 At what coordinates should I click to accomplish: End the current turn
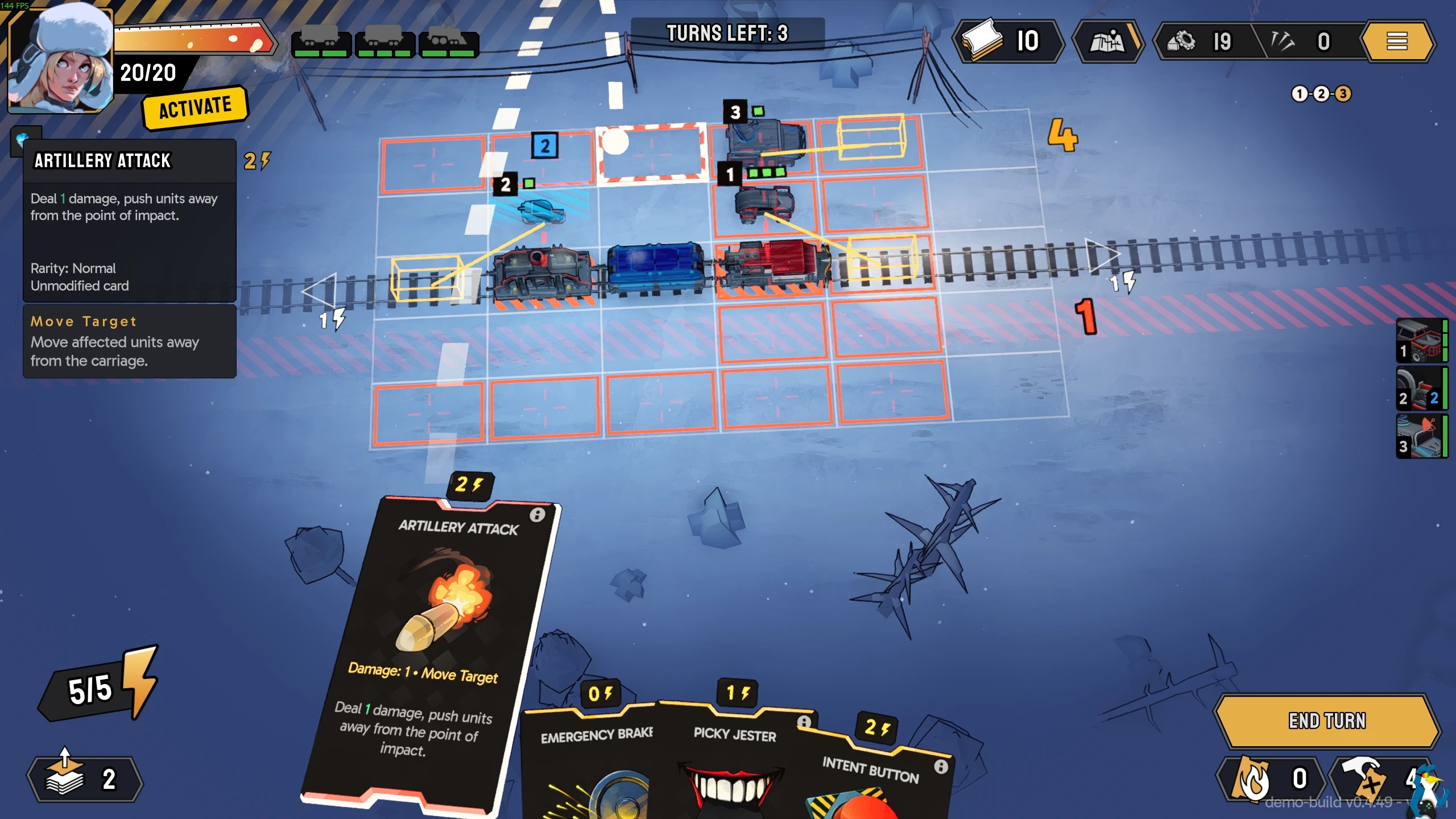(1326, 721)
